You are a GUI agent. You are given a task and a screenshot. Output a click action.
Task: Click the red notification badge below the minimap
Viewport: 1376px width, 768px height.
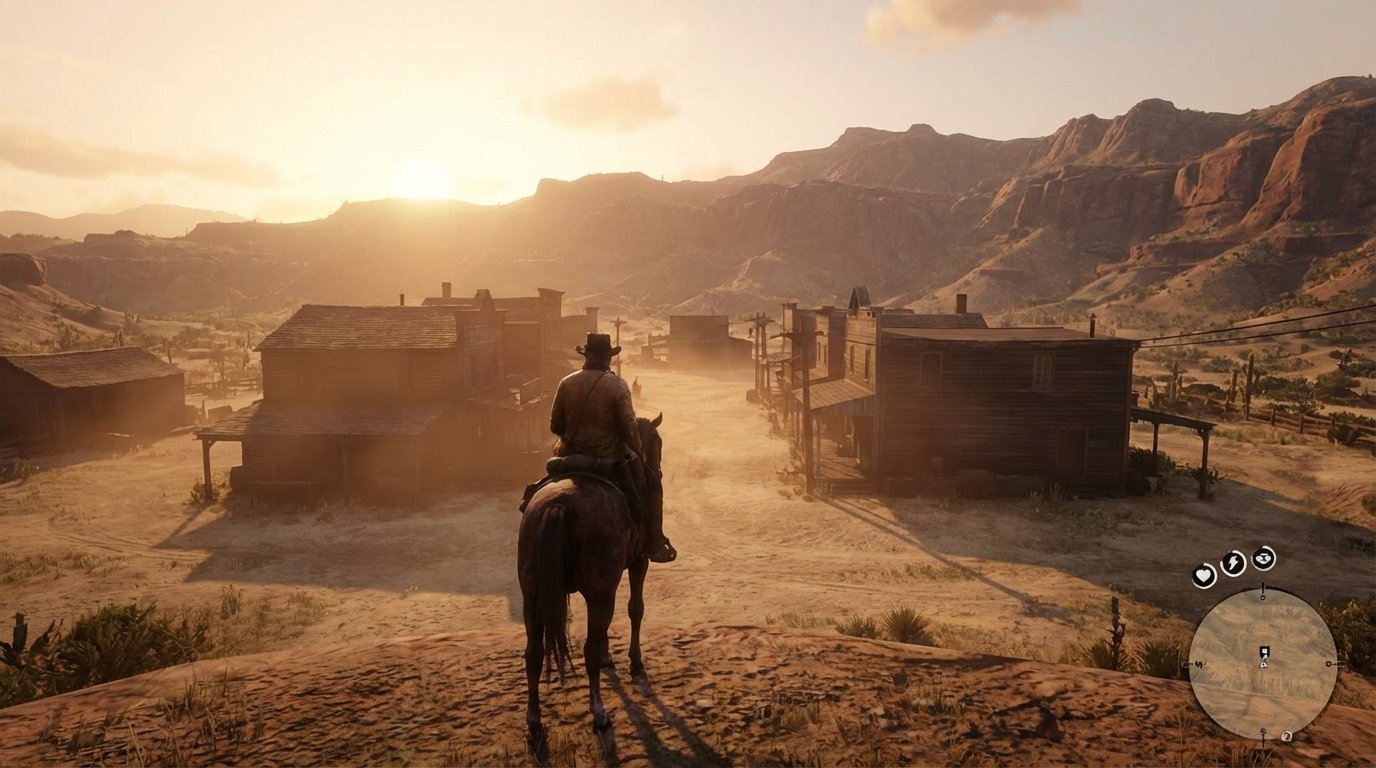coord(1286,736)
